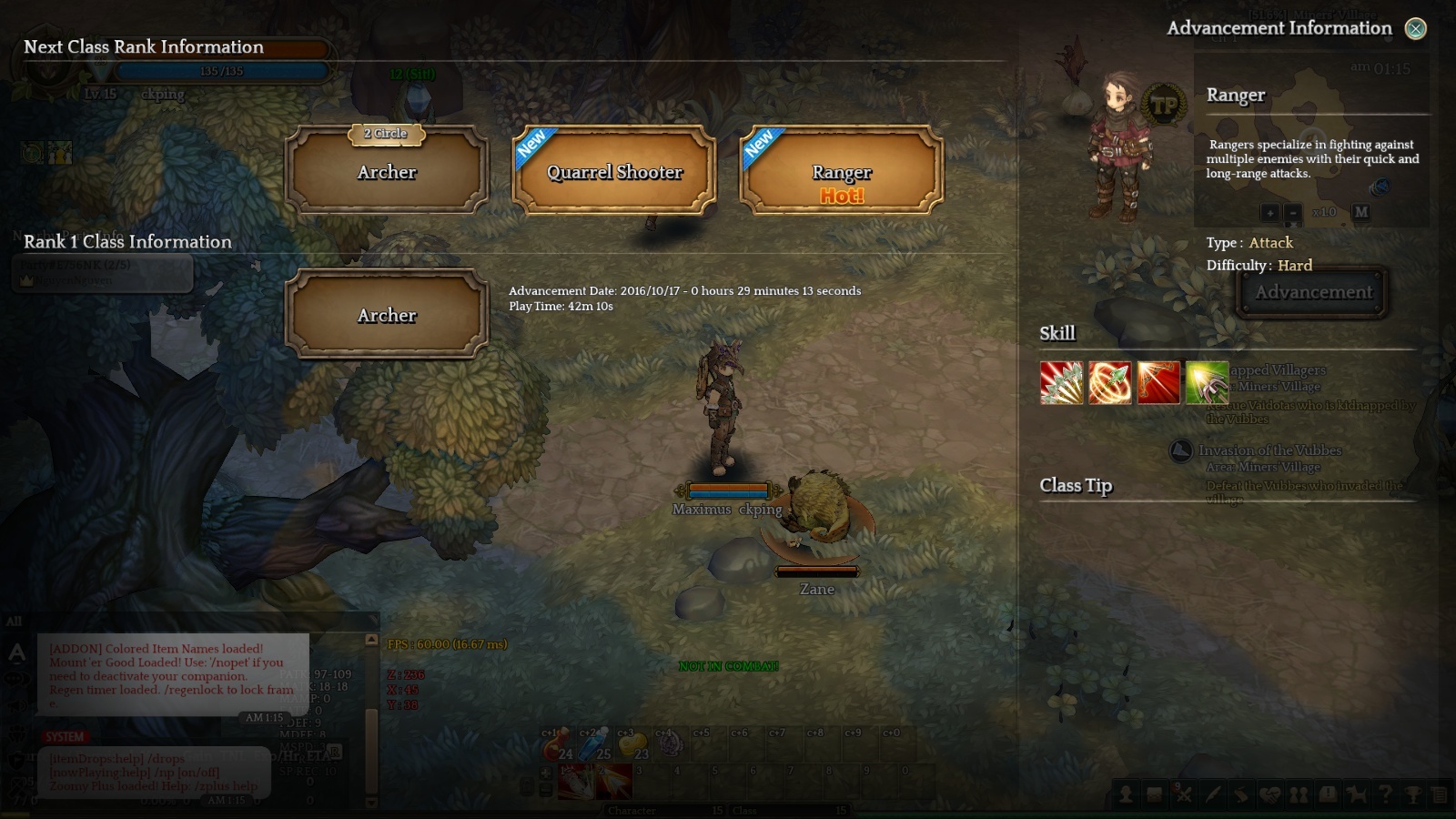Choose the Quarrel Shooter class
Image resolution: width=1456 pixels, height=819 pixels.
coord(614,171)
